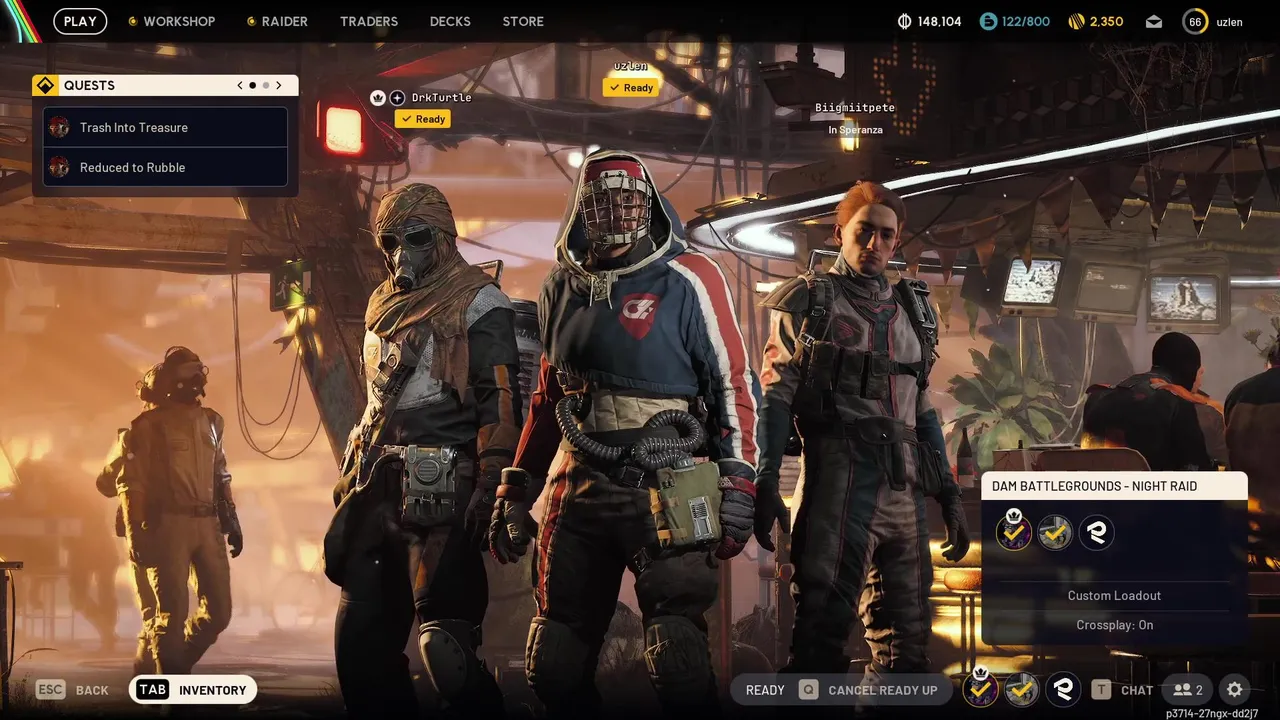Open the Play tab
This screenshot has width=1280, height=720.
tap(80, 21)
